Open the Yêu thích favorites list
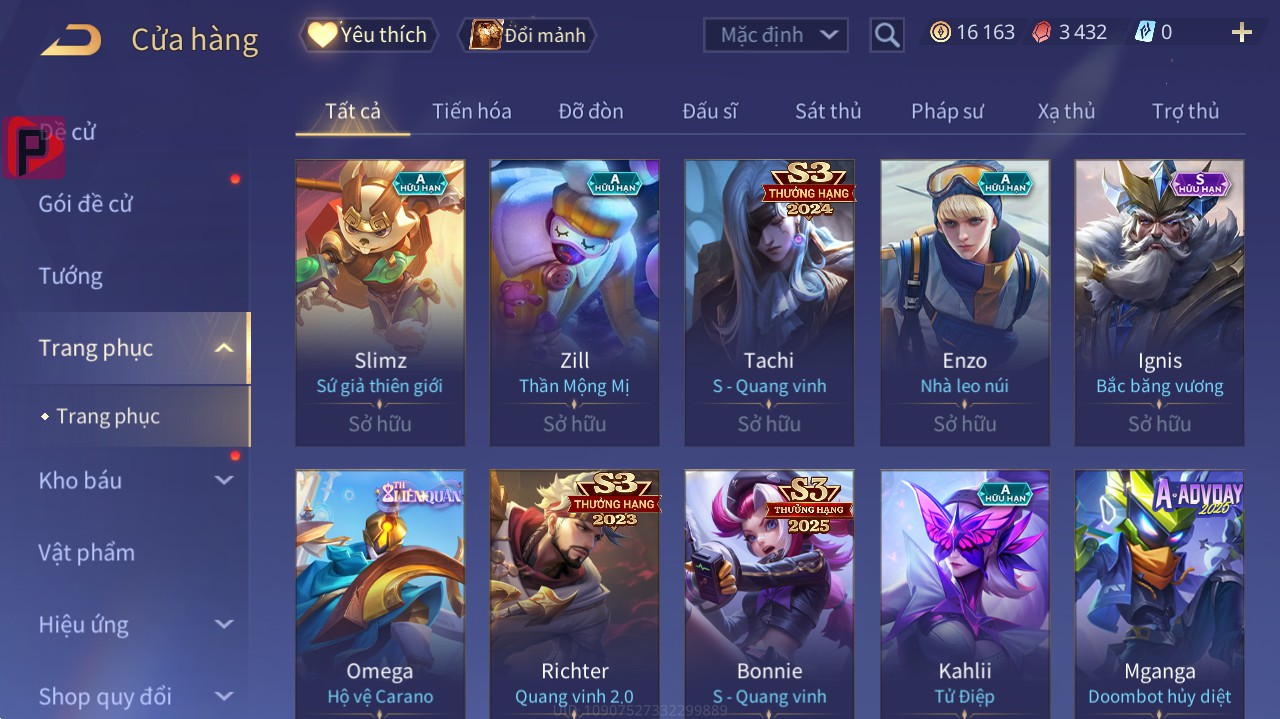Screen dimensions: 1280x719 (x=368, y=35)
